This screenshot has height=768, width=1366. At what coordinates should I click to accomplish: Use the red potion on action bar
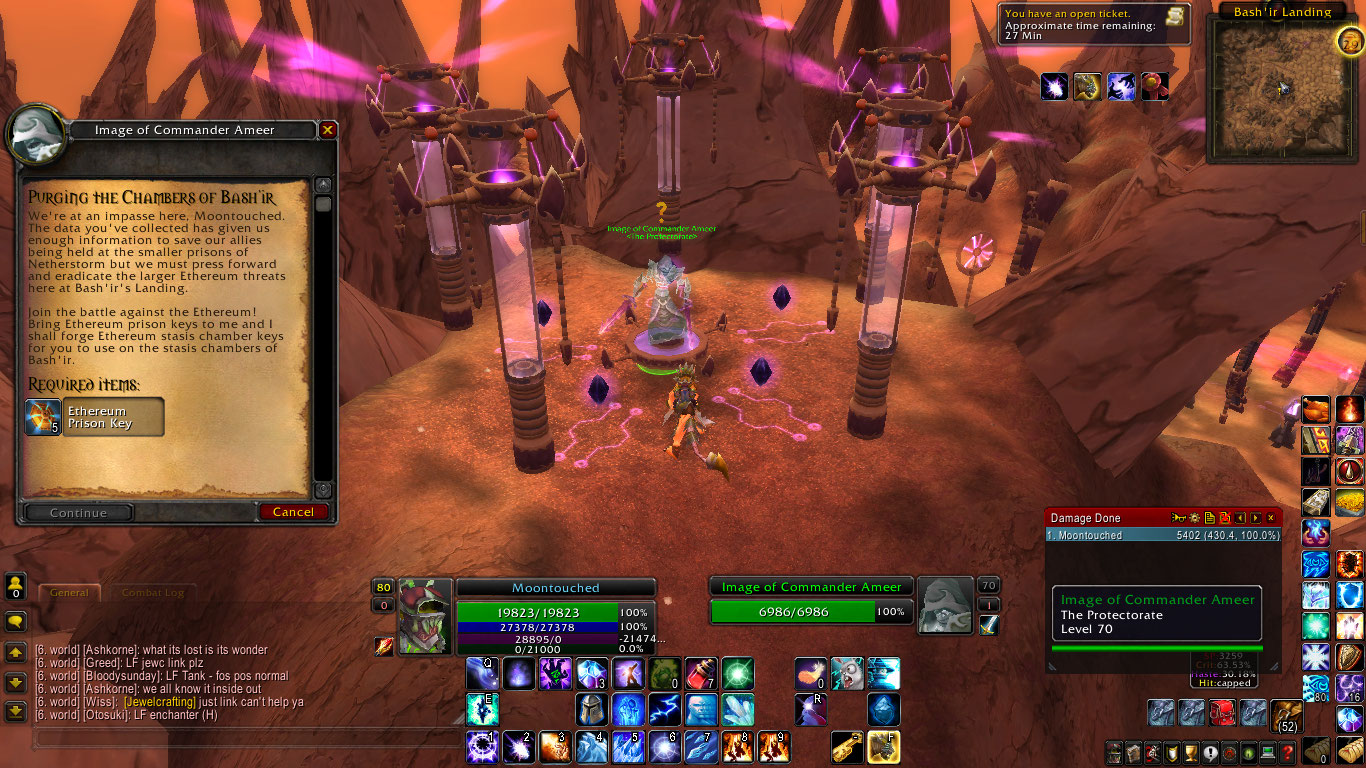pyautogui.click(x=701, y=674)
